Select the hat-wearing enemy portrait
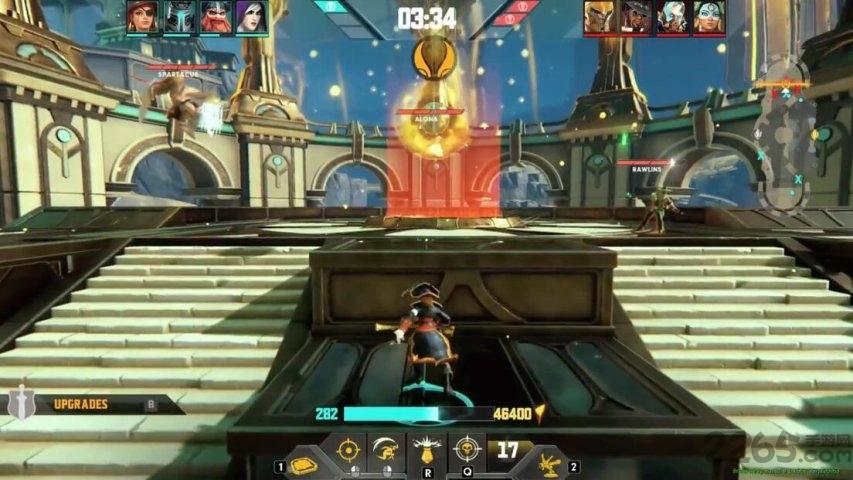The image size is (853, 480). (636, 17)
